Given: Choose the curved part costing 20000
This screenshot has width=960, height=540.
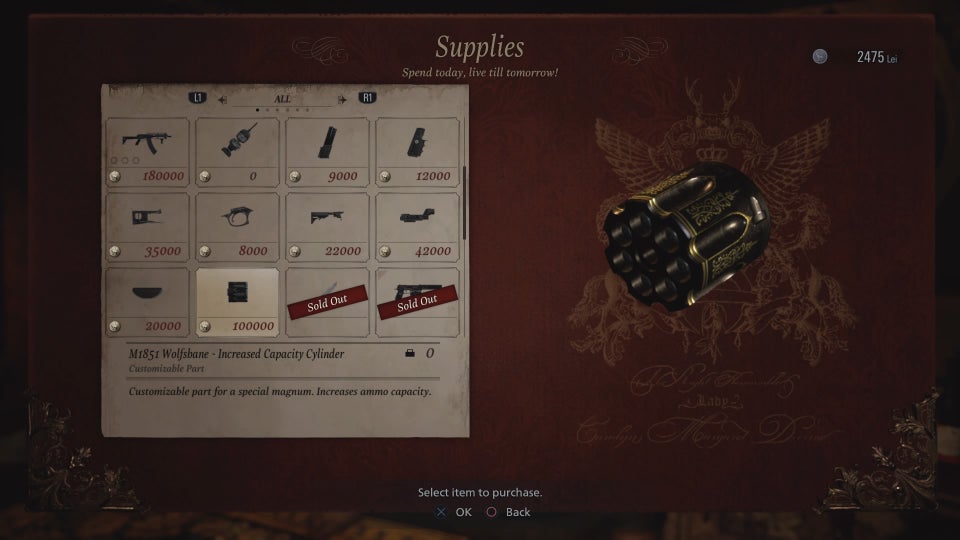Looking at the screenshot, I should click(x=147, y=301).
